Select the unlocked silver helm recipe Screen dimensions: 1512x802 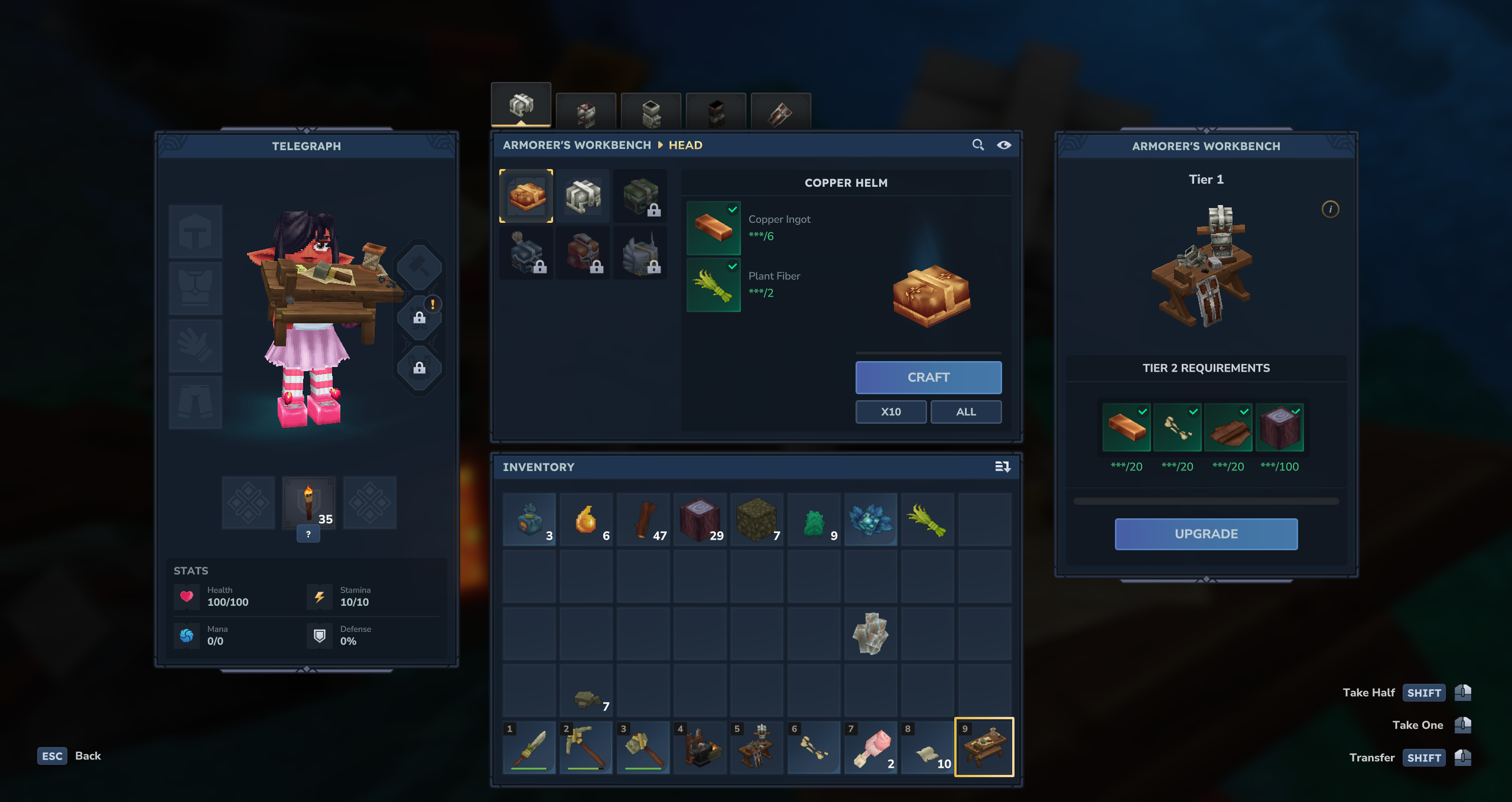(583, 196)
